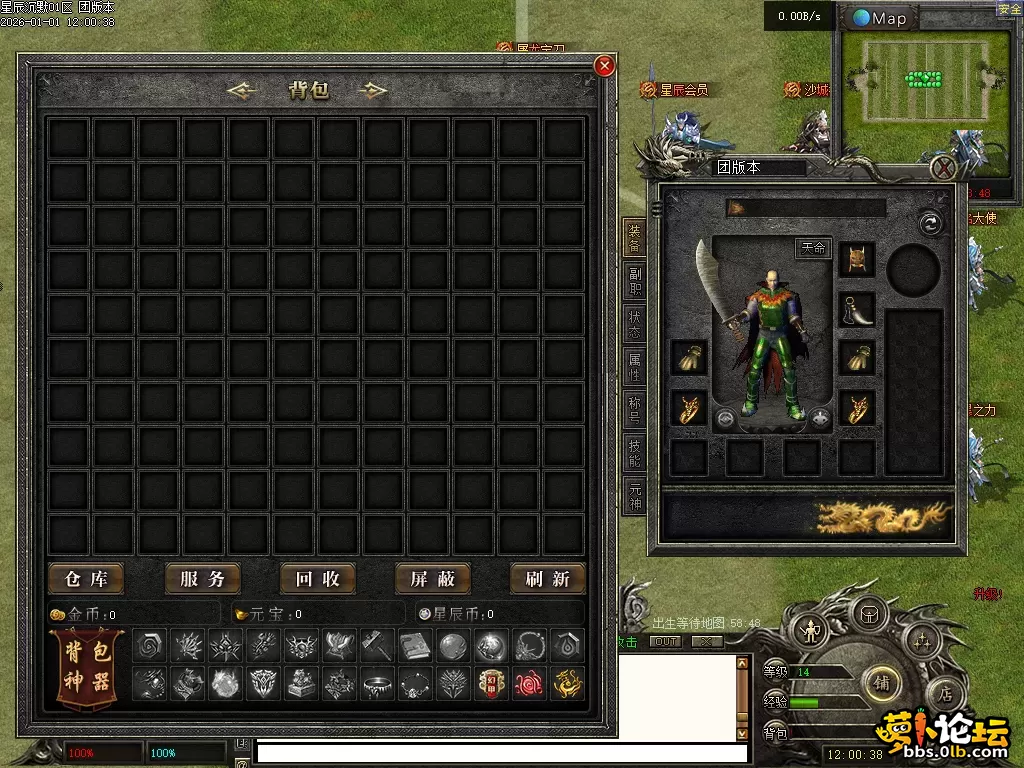Close the 背包 inventory window
Image resolution: width=1024 pixels, height=768 pixels.
pos(604,67)
